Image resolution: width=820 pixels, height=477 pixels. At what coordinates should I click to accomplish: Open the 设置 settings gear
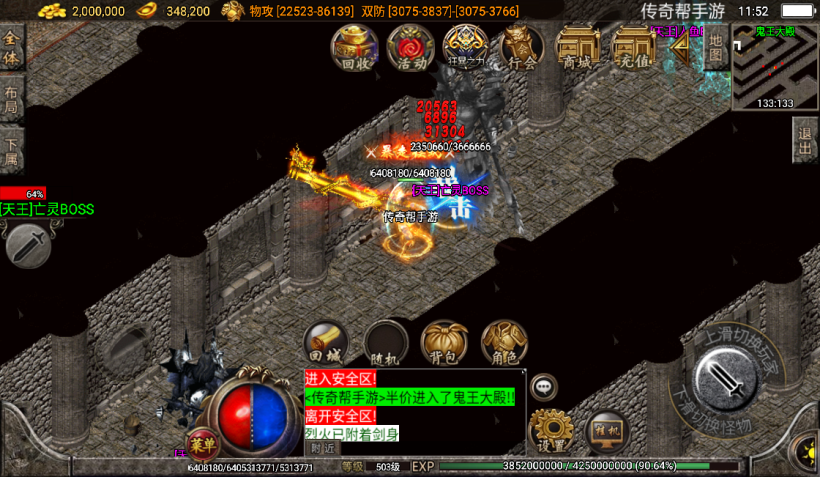click(x=551, y=431)
